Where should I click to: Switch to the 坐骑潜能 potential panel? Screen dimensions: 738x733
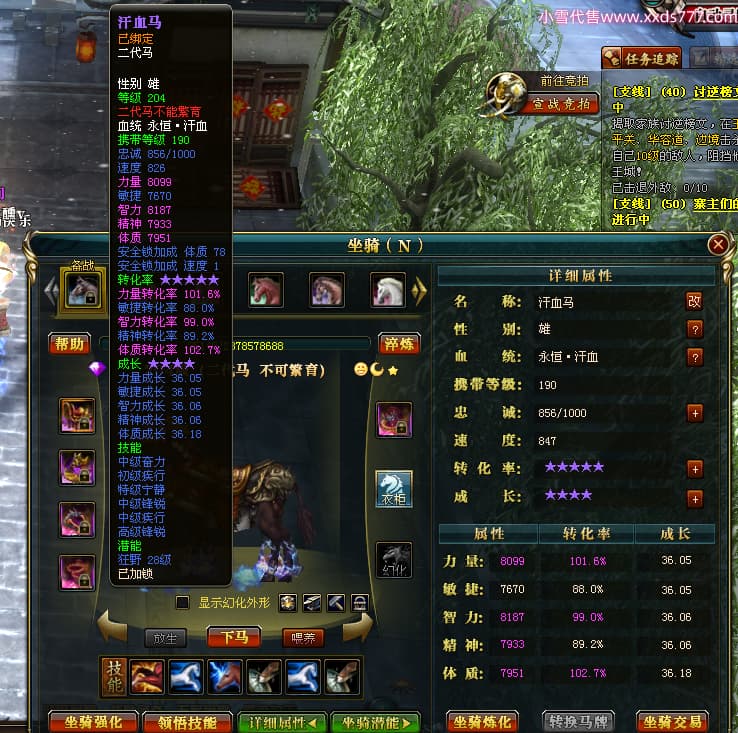pyautogui.click(x=375, y=722)
